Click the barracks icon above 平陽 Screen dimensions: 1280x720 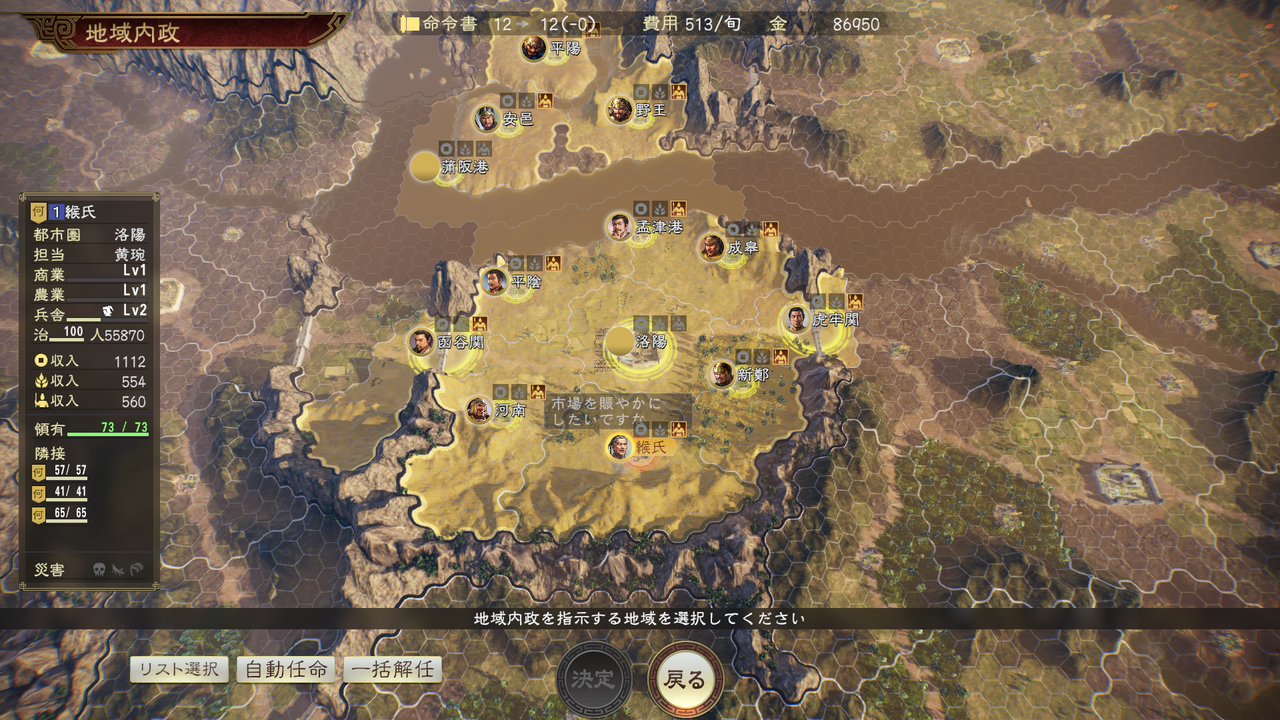tap(594, 31)
